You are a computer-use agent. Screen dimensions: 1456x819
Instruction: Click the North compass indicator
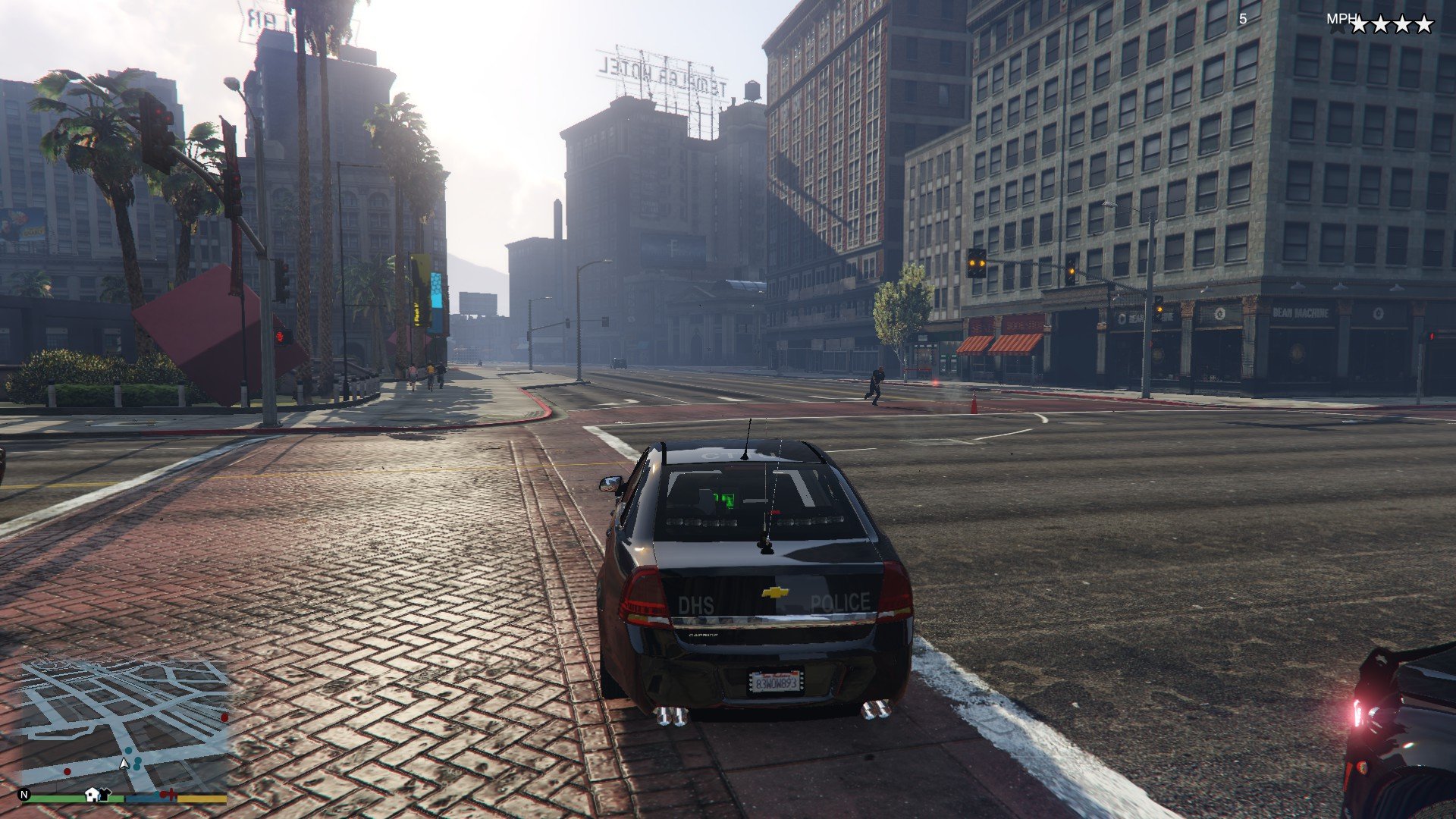[24, 795]
